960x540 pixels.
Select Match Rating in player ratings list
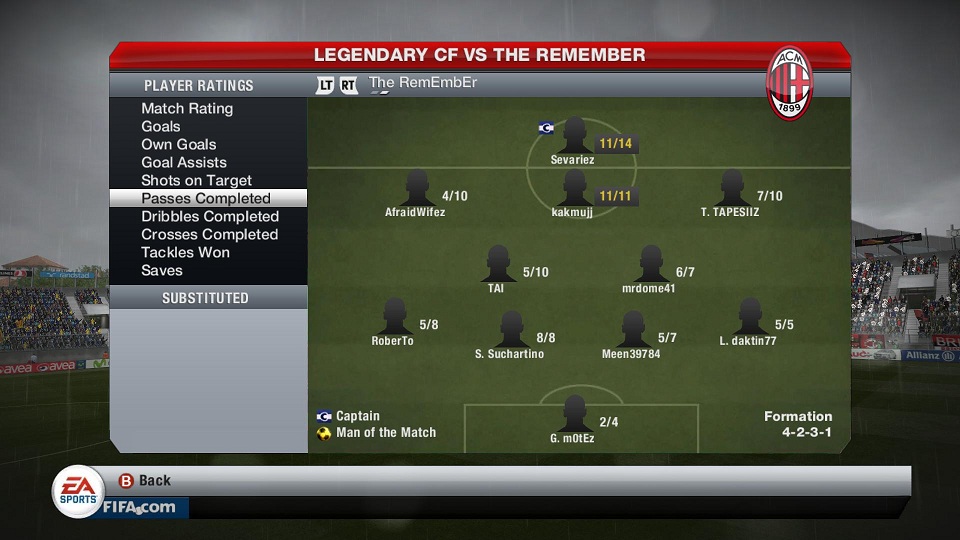(x=187, y=109)
